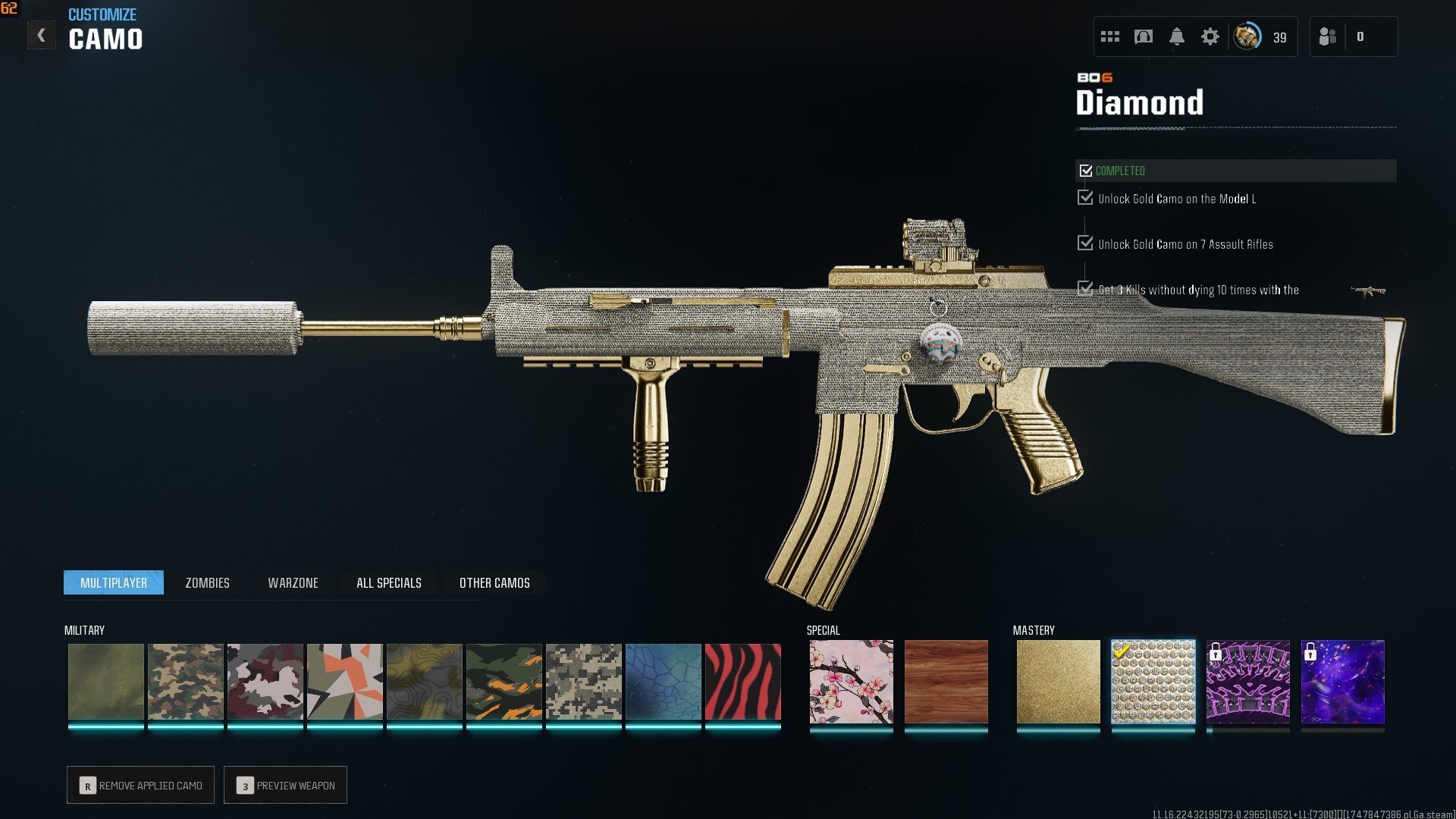Select the cherry blossom special camo
Screen dimensions: 1456x819
click(851, 681)
